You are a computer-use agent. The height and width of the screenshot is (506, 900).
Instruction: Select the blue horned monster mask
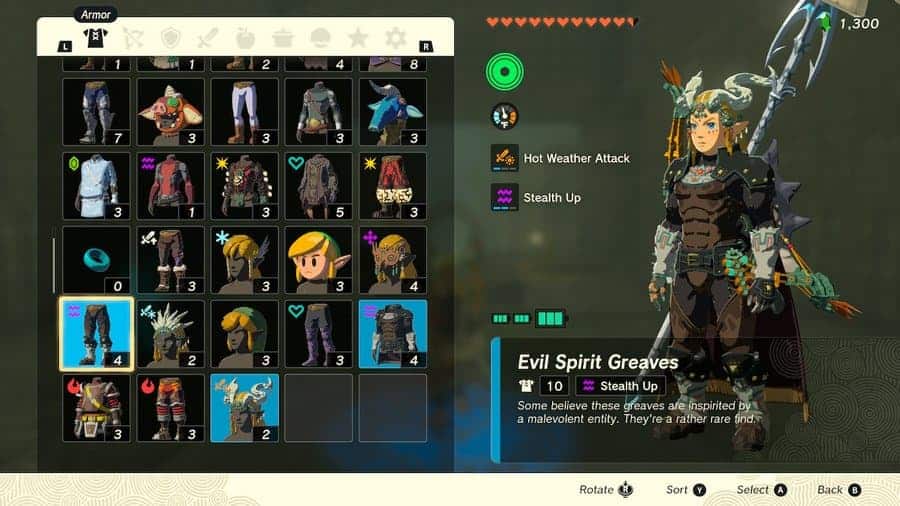click(392, 111)
